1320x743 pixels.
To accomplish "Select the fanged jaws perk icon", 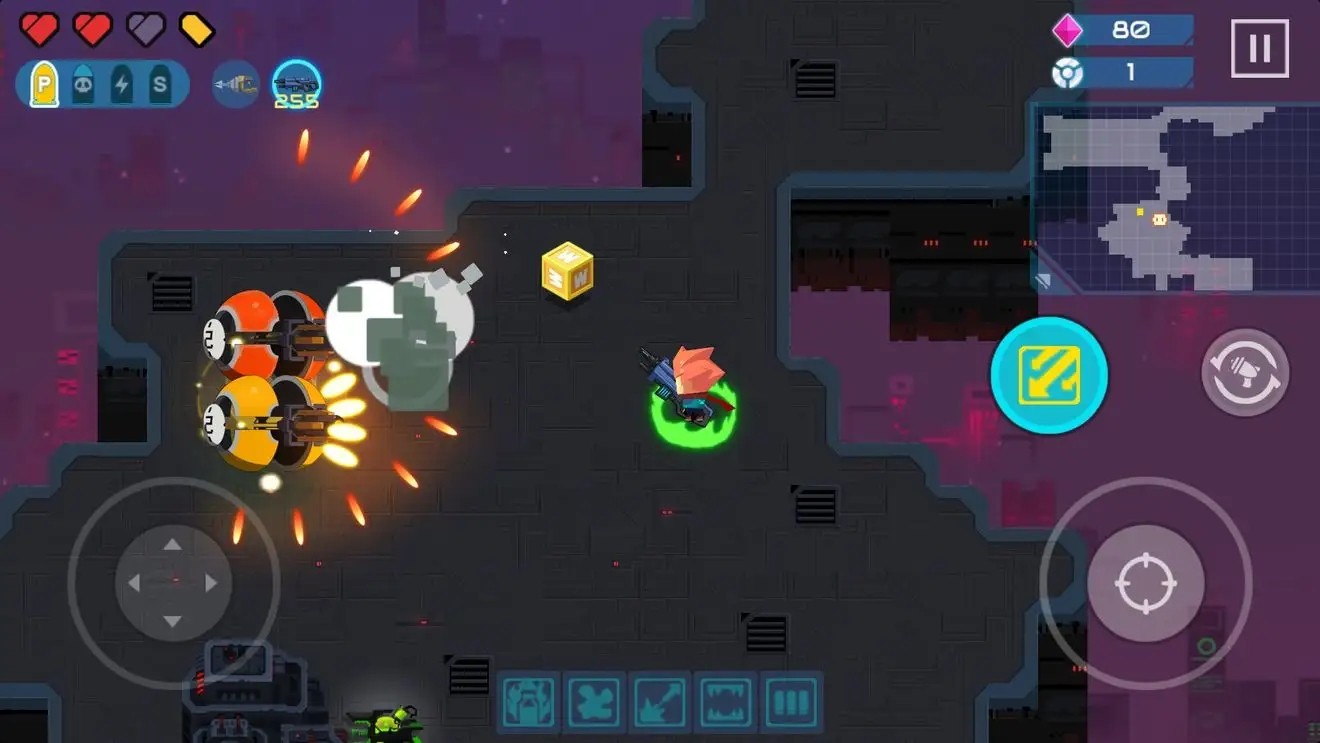I will click(x=726, y=703).
